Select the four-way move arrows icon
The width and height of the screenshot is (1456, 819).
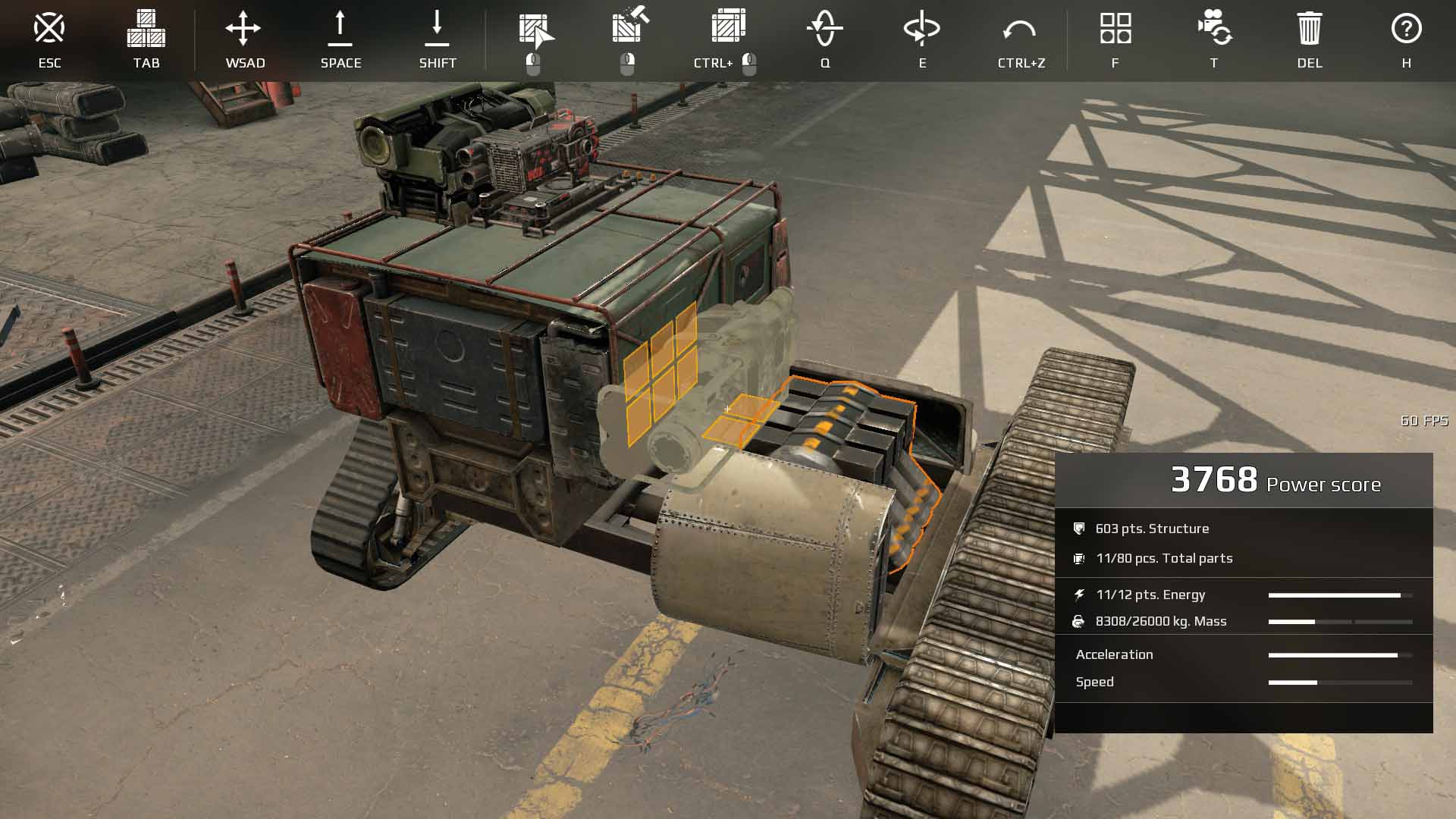click(243, 29)
